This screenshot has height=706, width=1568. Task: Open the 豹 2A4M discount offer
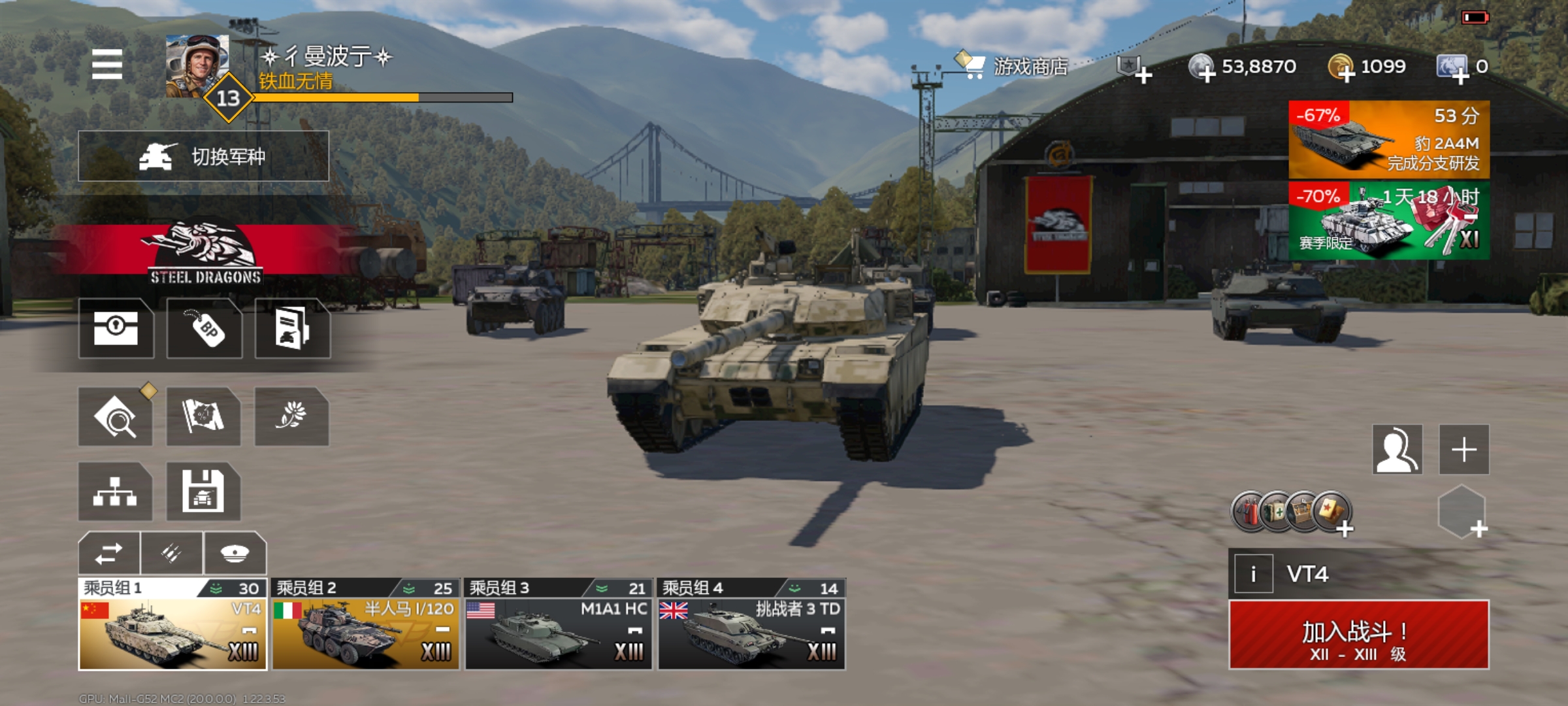click(1388, 139)
